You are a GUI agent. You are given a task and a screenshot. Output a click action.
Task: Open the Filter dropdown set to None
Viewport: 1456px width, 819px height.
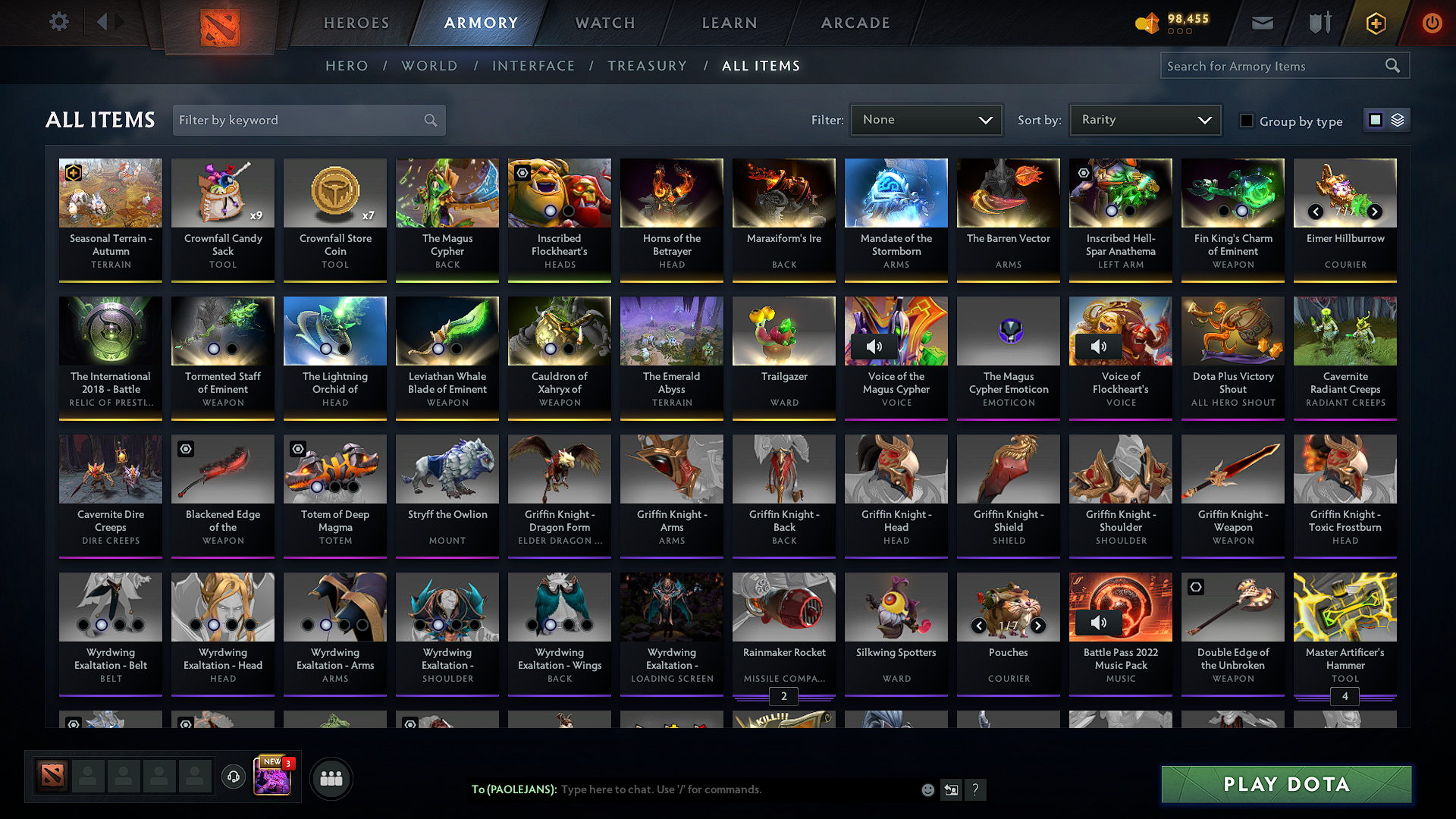(x=925, y=120)
